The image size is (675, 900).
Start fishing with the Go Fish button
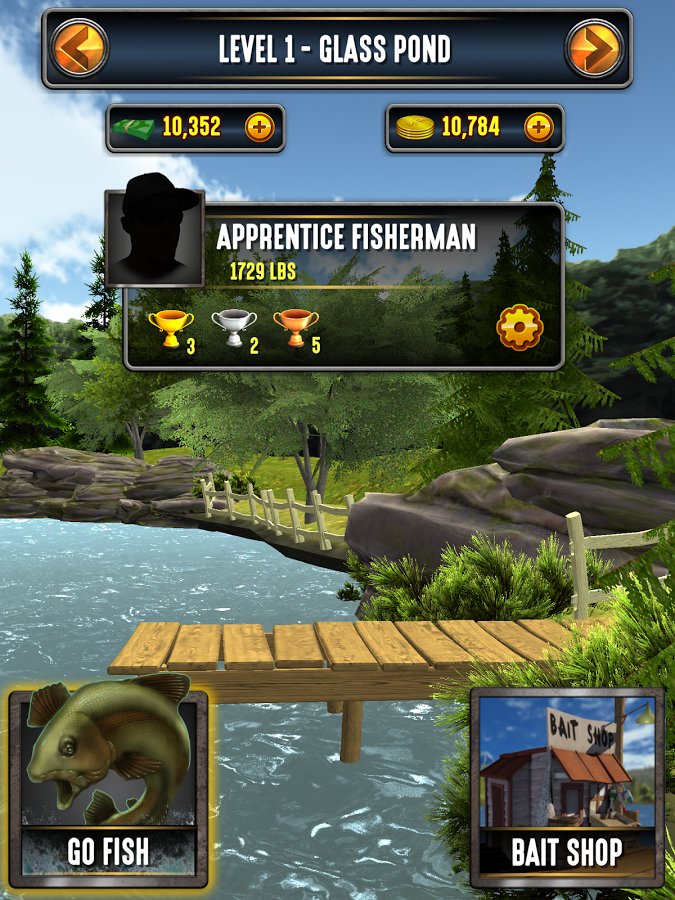(x=108, y=787)
